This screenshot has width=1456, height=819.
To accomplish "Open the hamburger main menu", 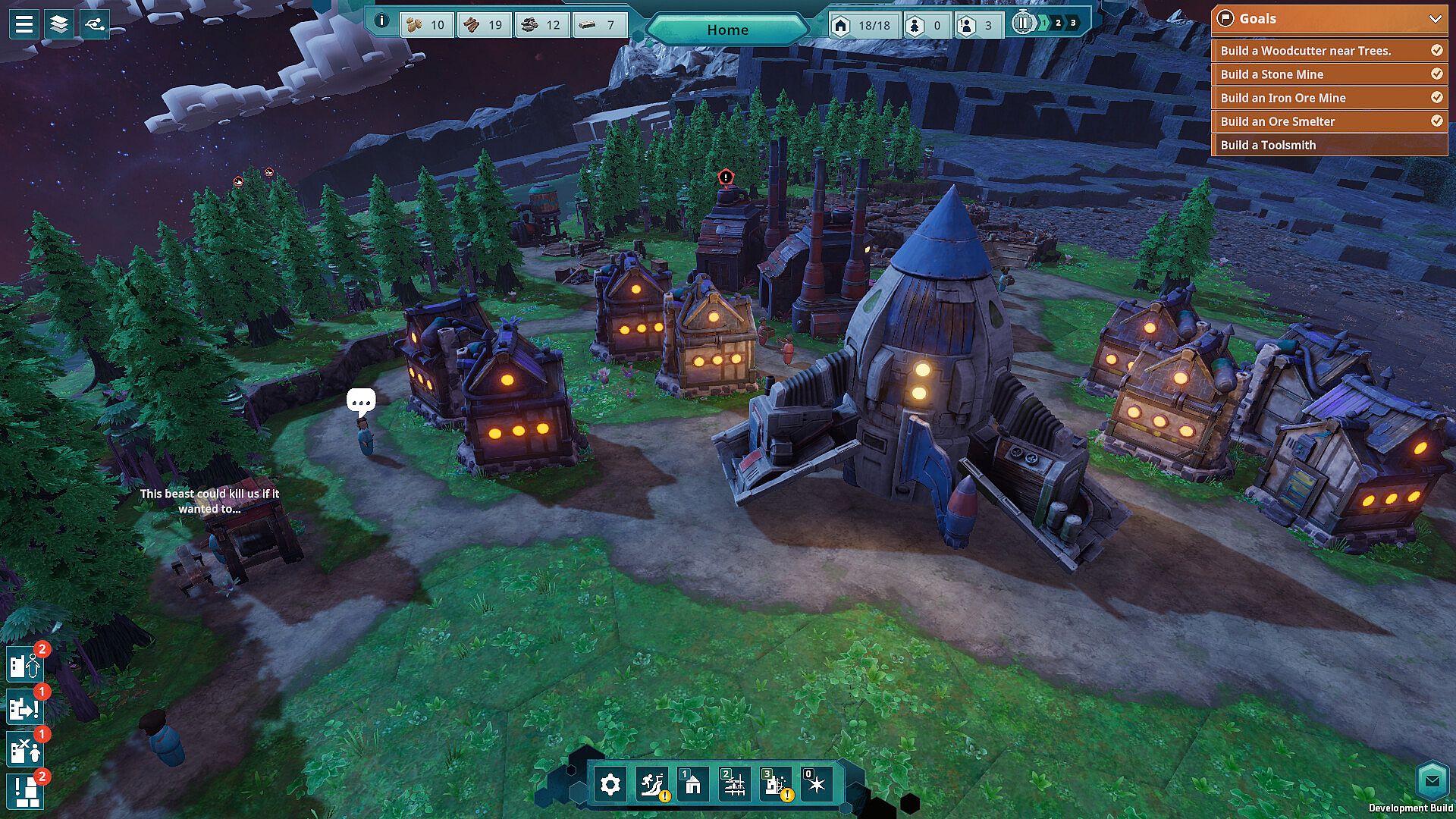I will tap(24, 24).
